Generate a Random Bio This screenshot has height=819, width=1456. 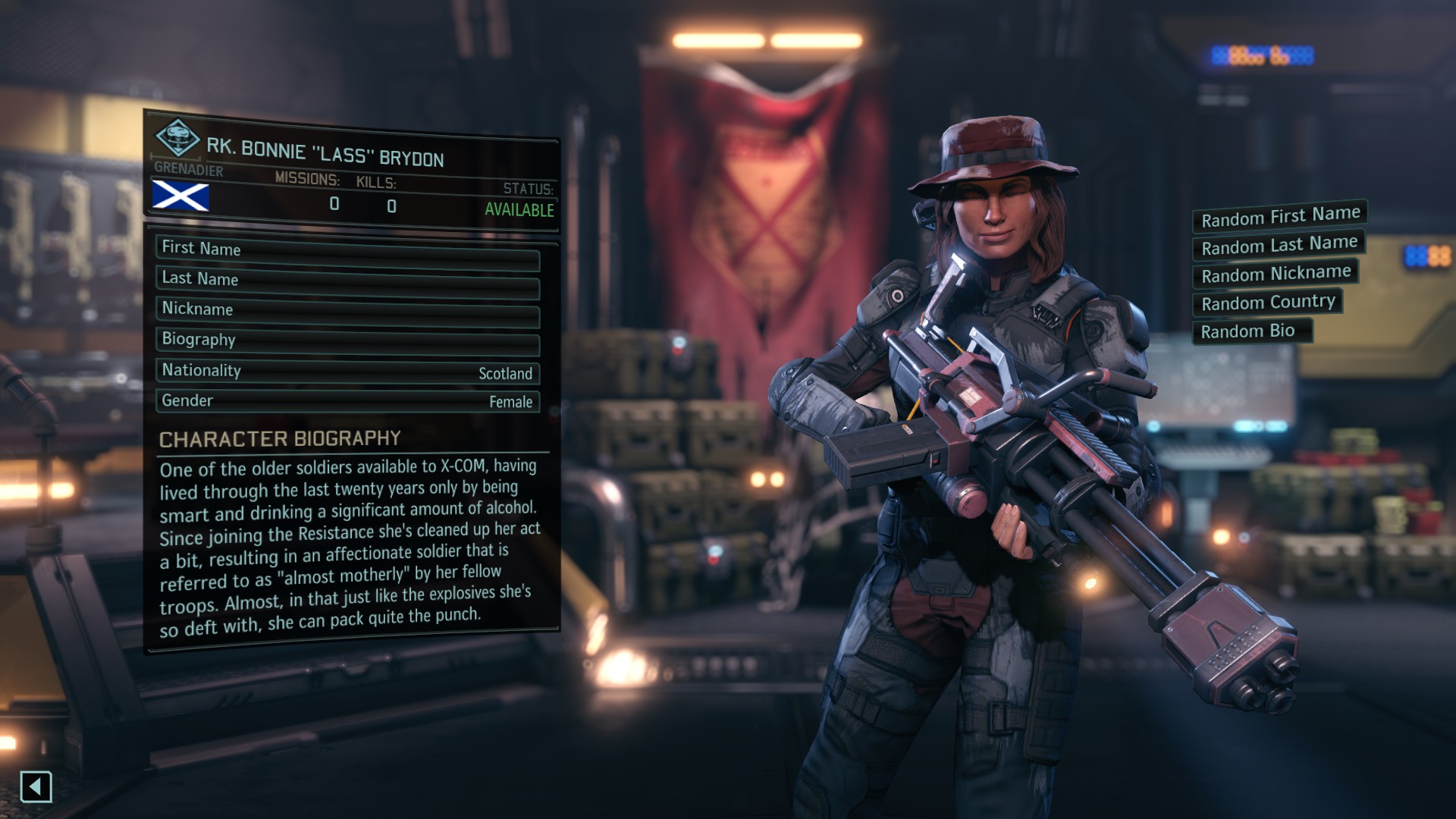coord(1251,331)
